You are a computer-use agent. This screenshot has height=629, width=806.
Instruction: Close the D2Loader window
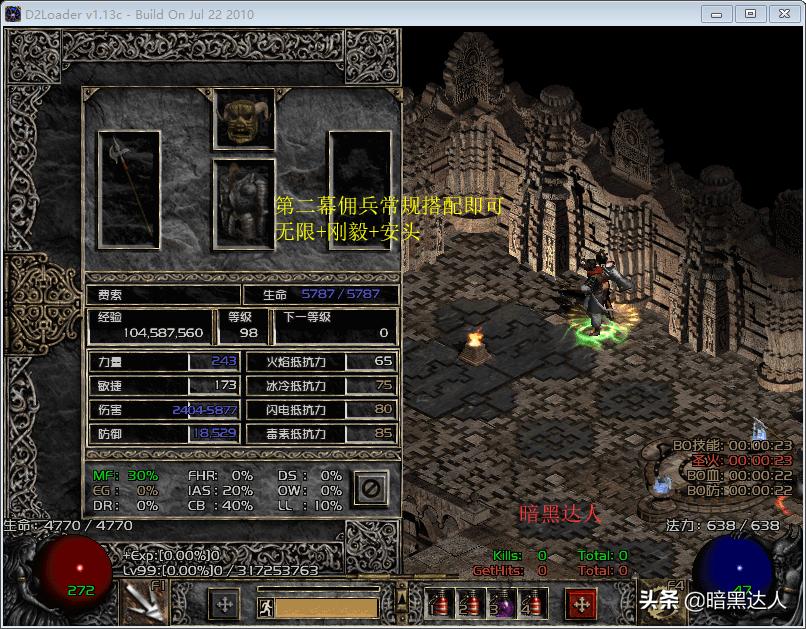click(x=781, y=13)
